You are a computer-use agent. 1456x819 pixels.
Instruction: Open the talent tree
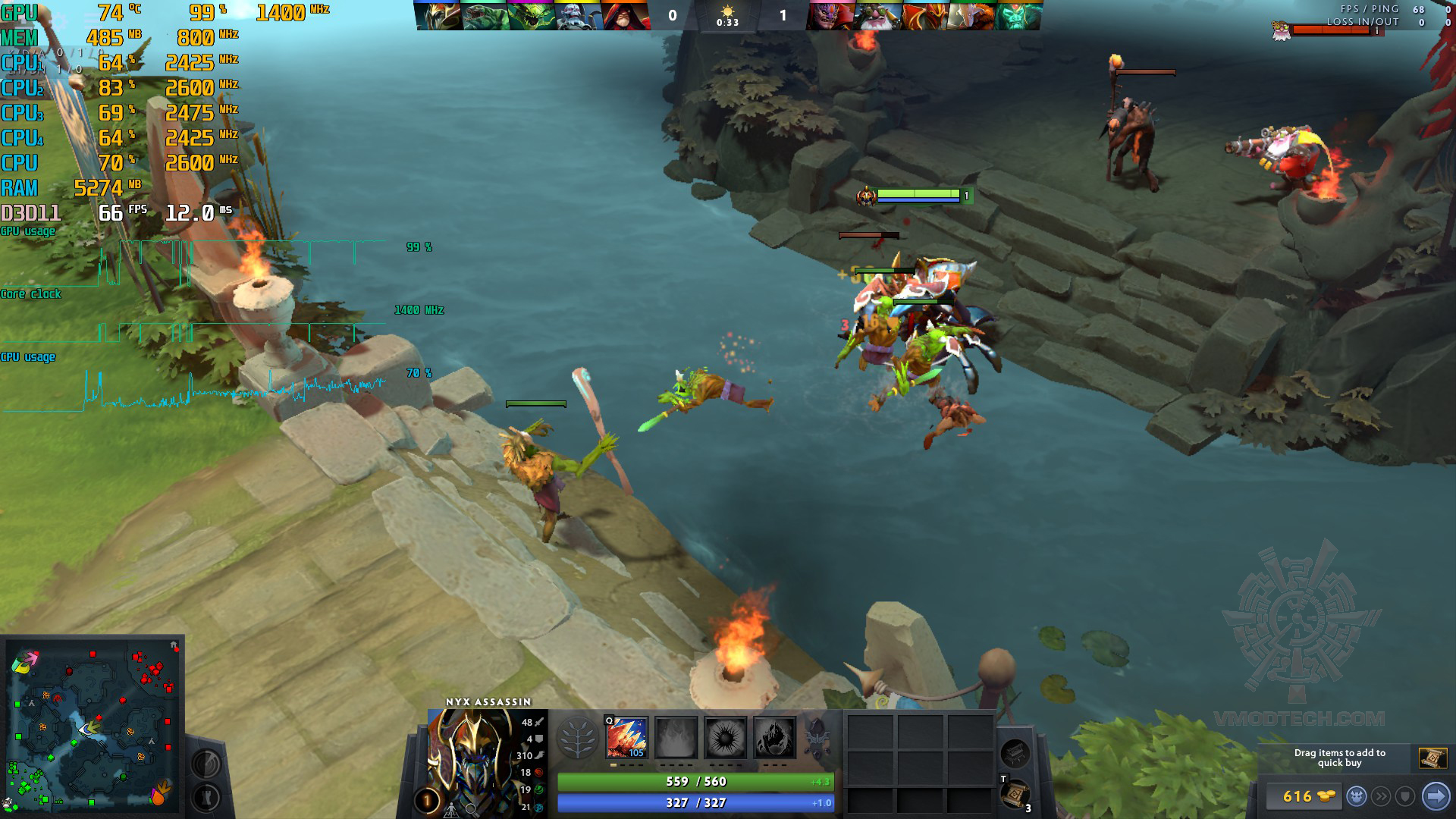pyautogui.click(x=577, y=737)
